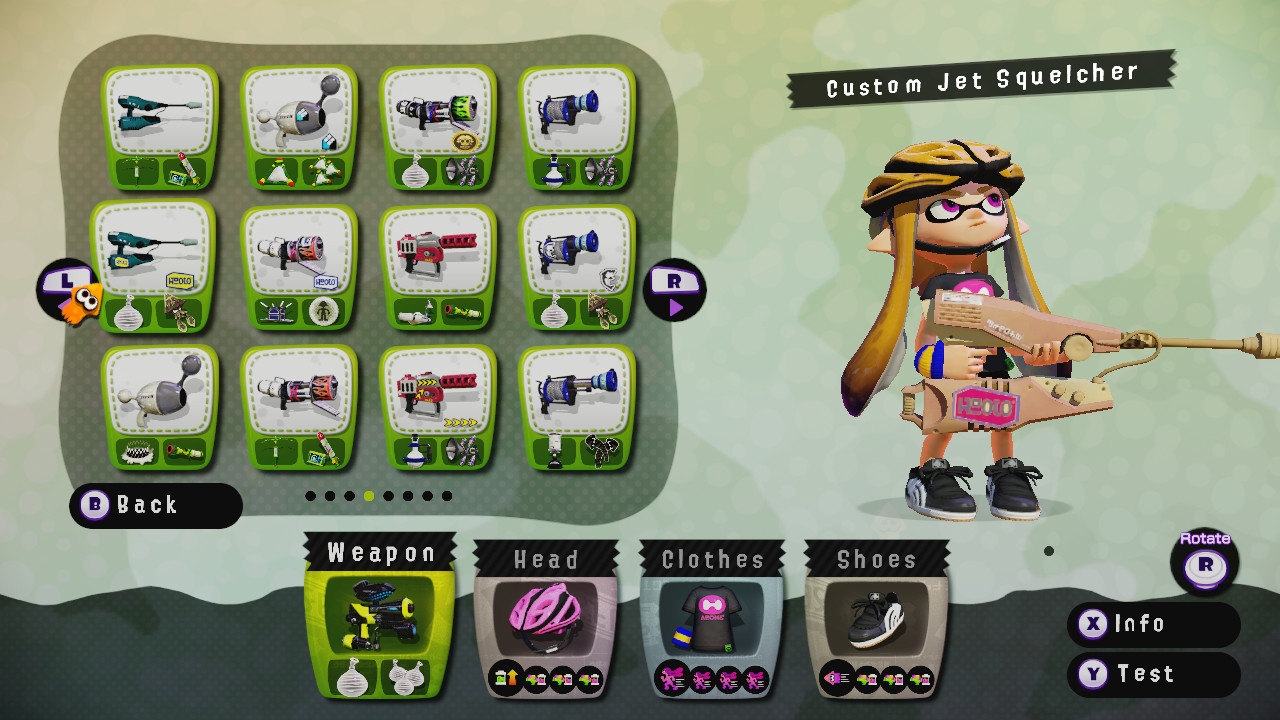The image size is (1280, 720).
Task: Open weapon details with the X Info button
Action: coord(1152,624)
